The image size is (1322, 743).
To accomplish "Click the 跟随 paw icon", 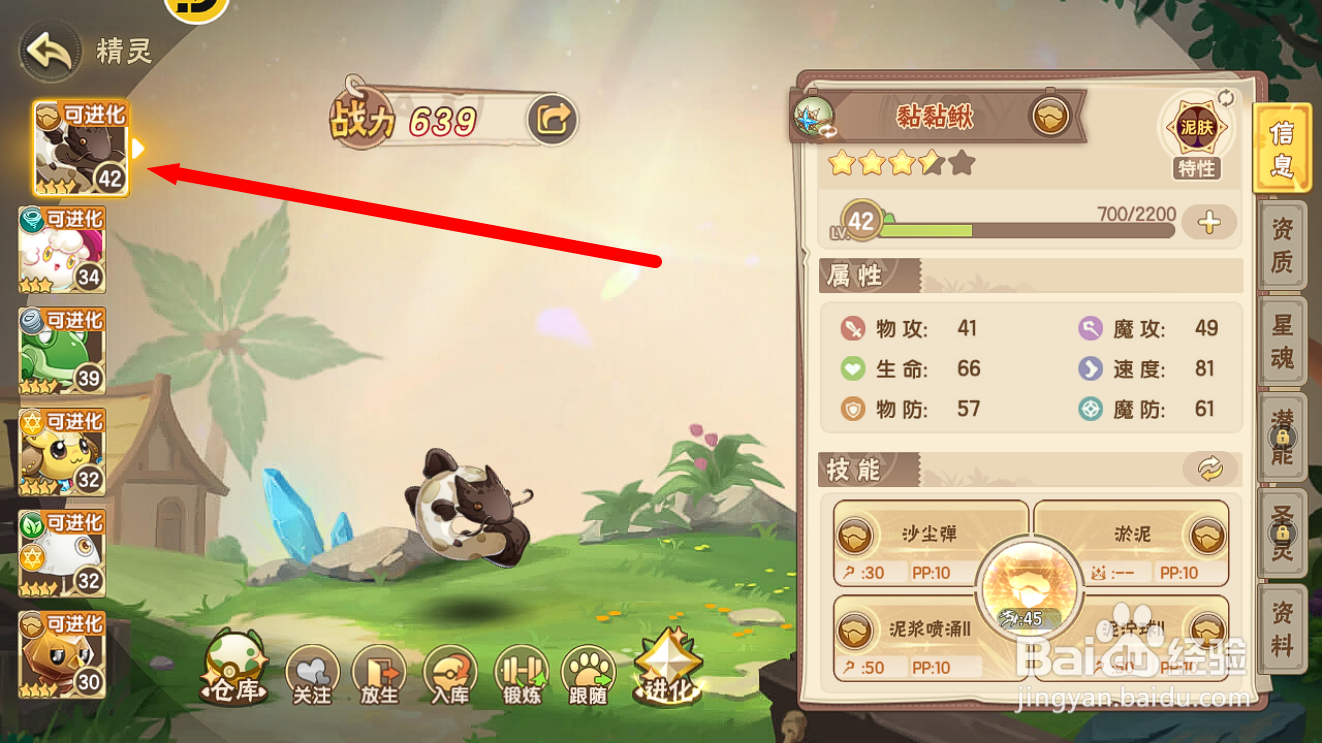I will pos(588,675).
